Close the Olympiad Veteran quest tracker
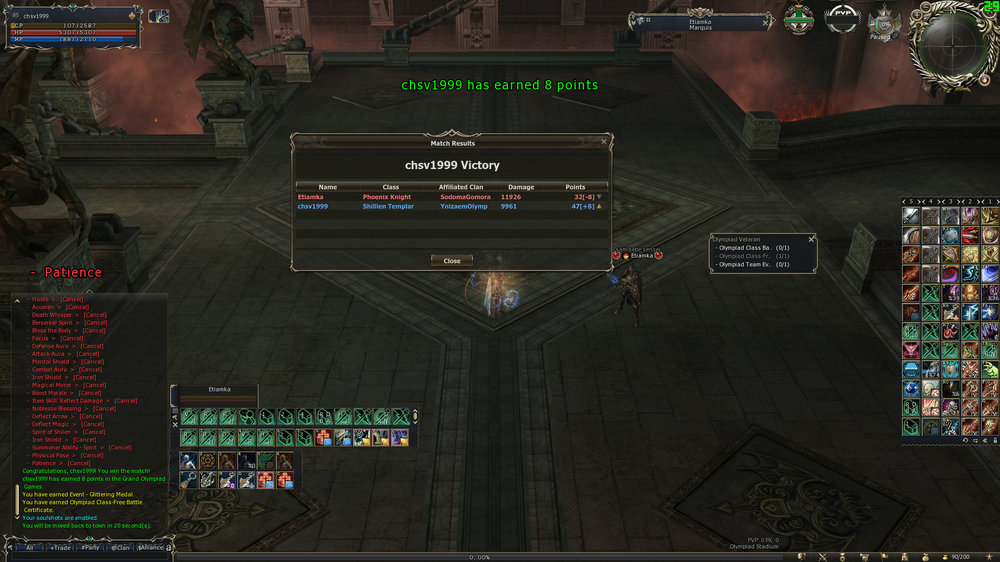This screenshot has height=562, width=1000. pos(811,239)
